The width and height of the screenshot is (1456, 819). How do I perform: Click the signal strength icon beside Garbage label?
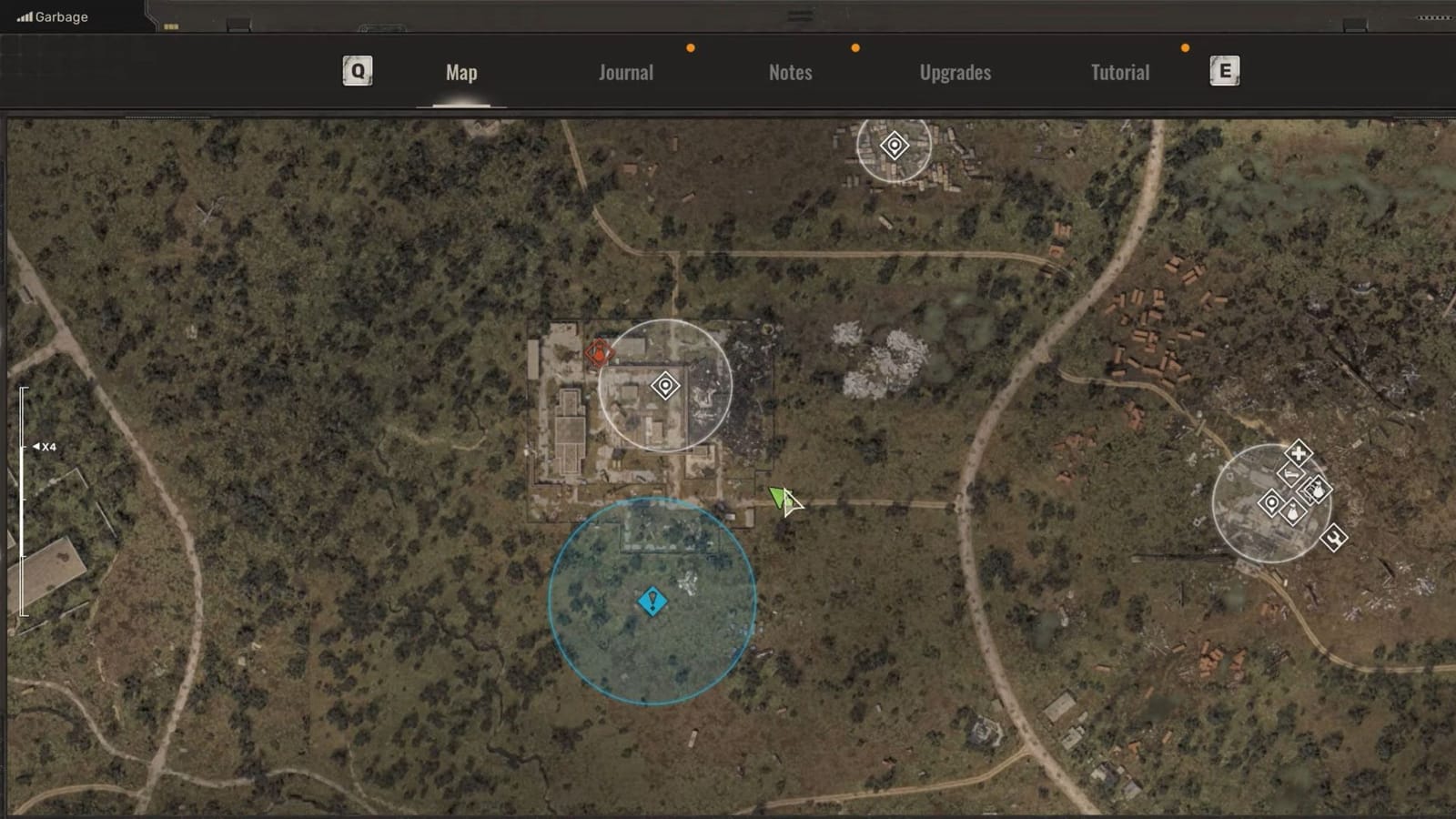(x=25, y=15)
